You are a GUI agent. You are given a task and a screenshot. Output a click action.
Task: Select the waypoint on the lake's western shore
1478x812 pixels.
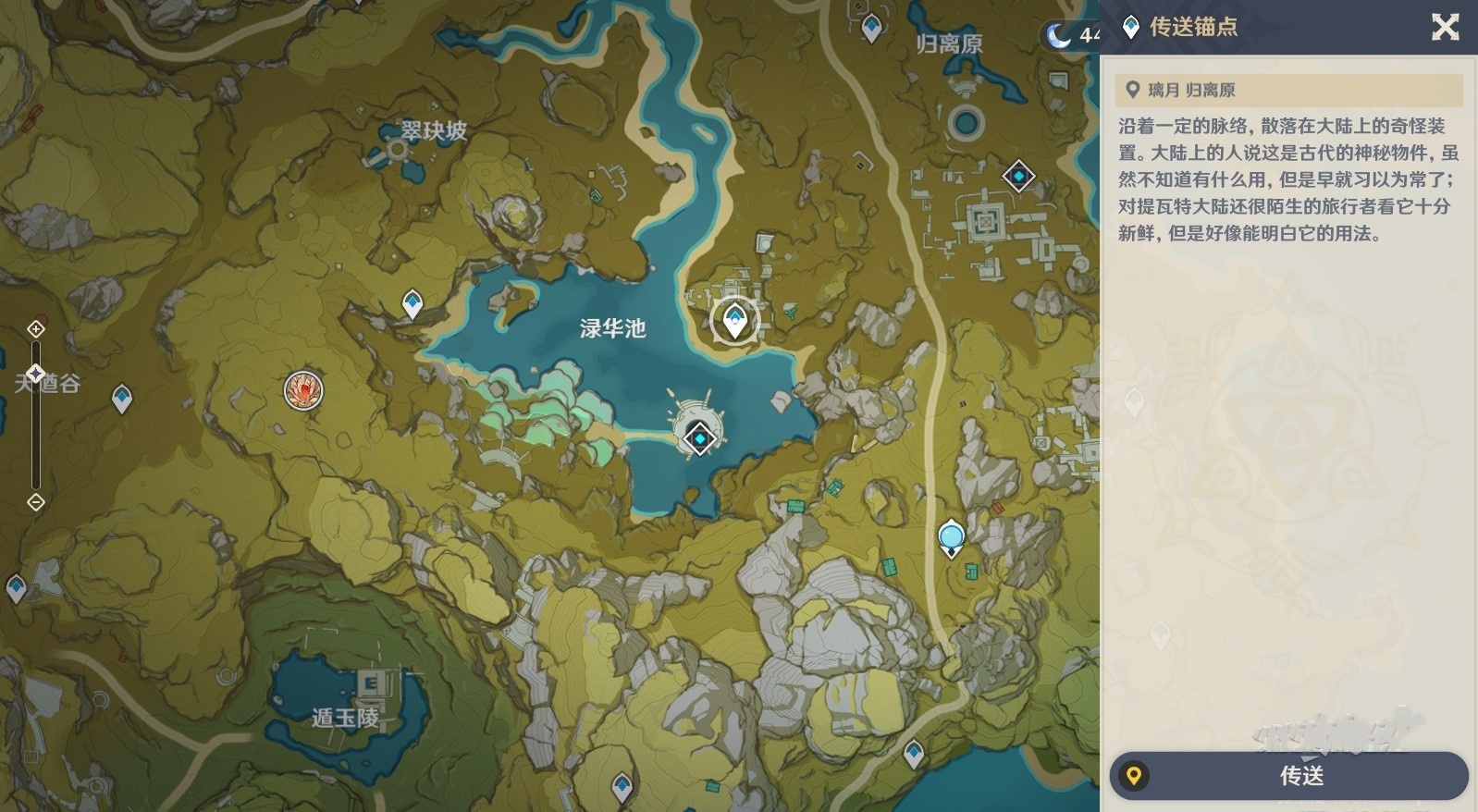tap(412, 303)
